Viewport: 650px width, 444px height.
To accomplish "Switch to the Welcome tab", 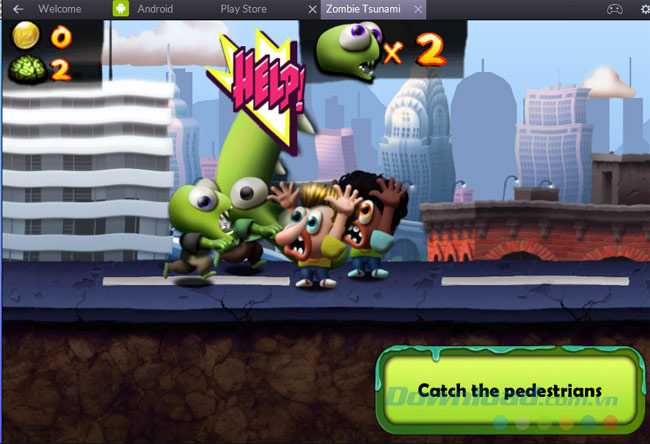I will click(x=60, y=9).
